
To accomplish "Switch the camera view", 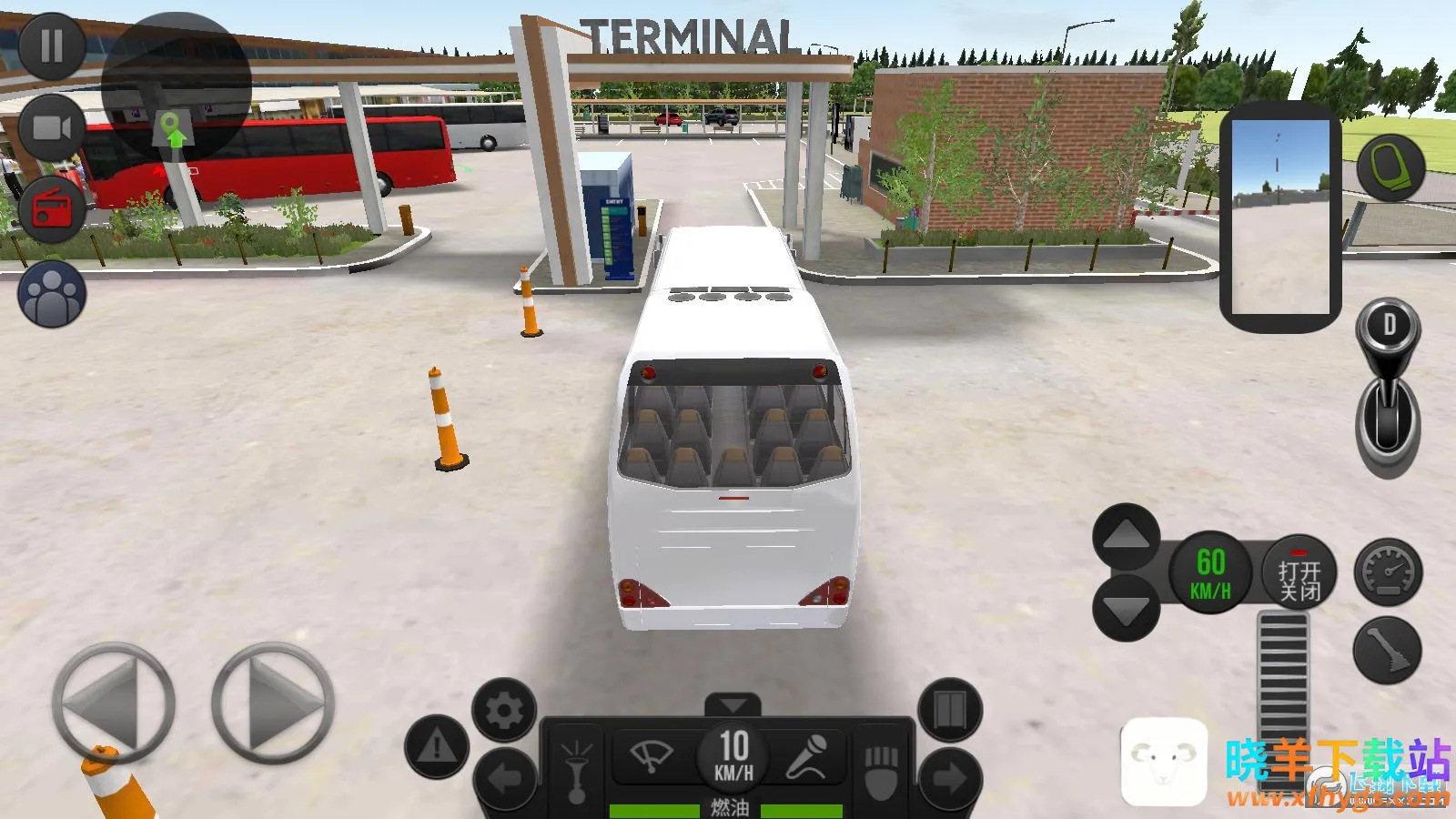I will point(52,127).
